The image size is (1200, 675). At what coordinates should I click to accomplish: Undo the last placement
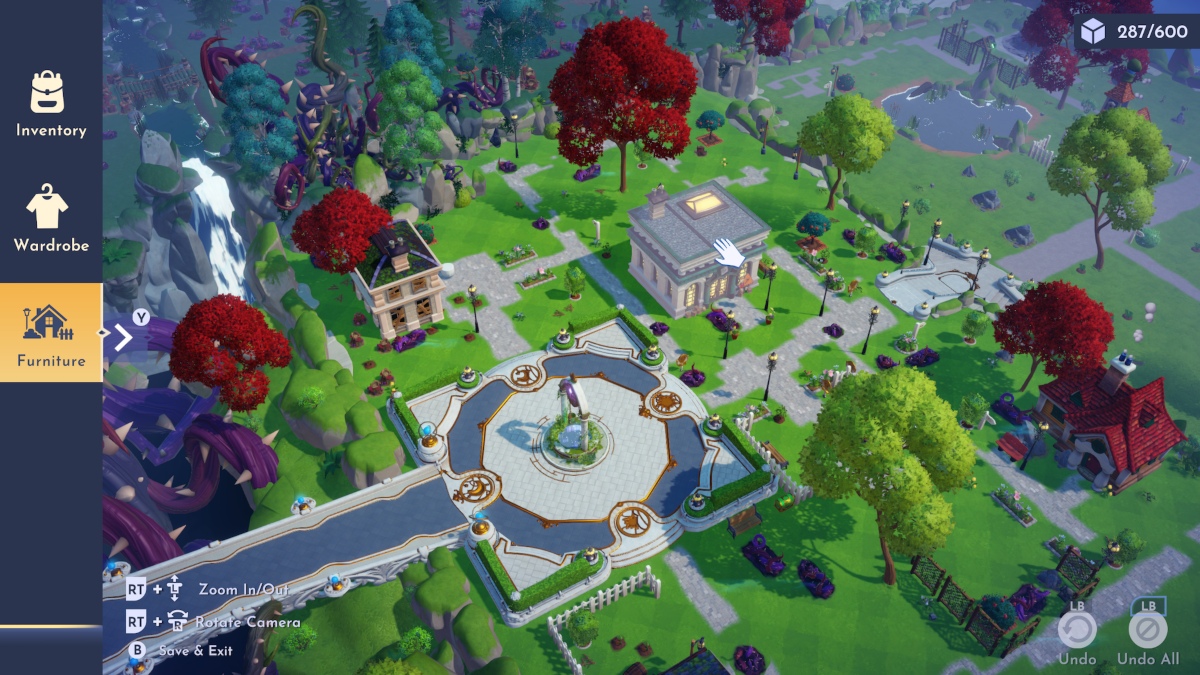click(x=1077, y=630)
